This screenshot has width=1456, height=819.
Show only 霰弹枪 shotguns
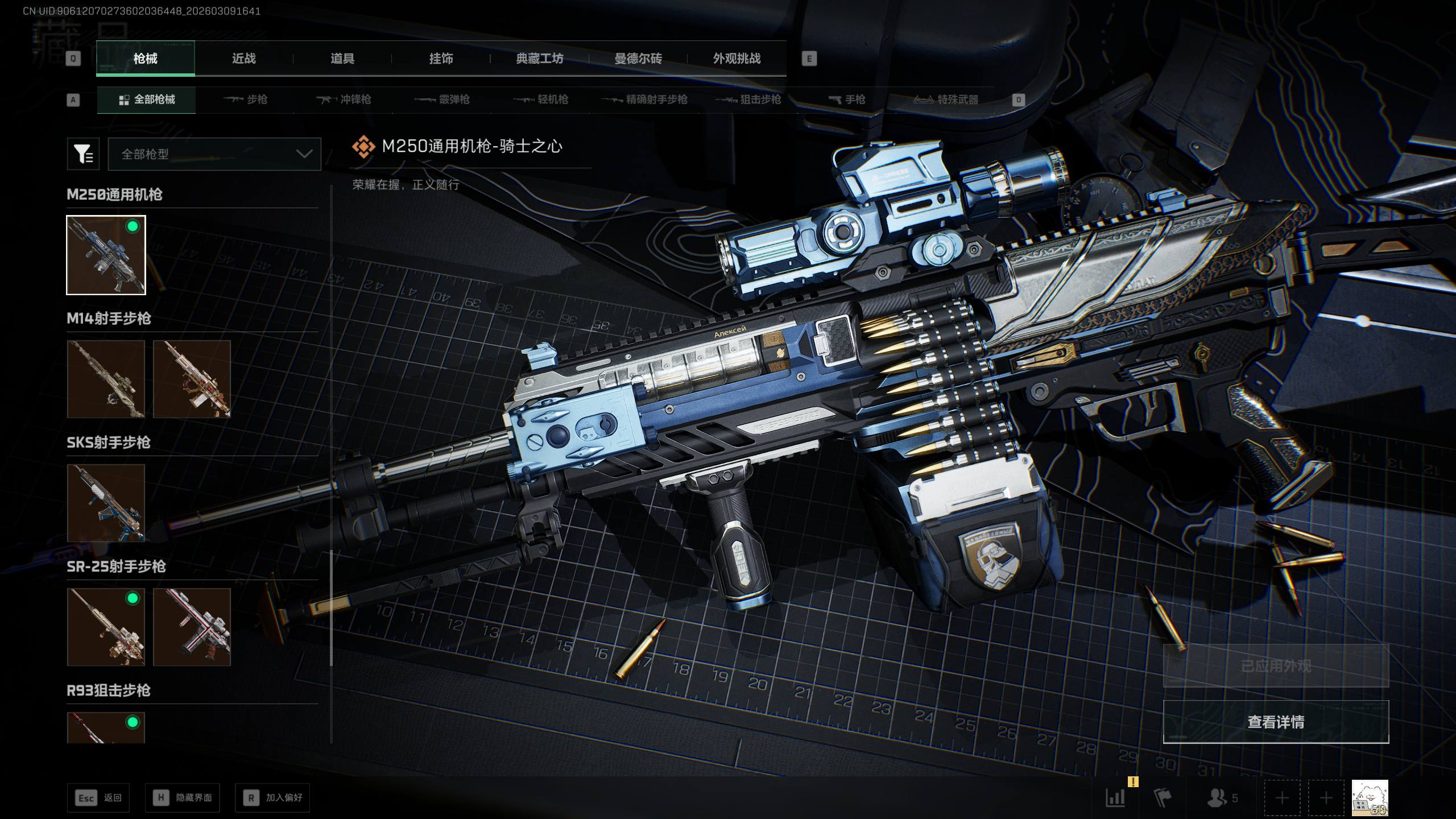[442, 100]
